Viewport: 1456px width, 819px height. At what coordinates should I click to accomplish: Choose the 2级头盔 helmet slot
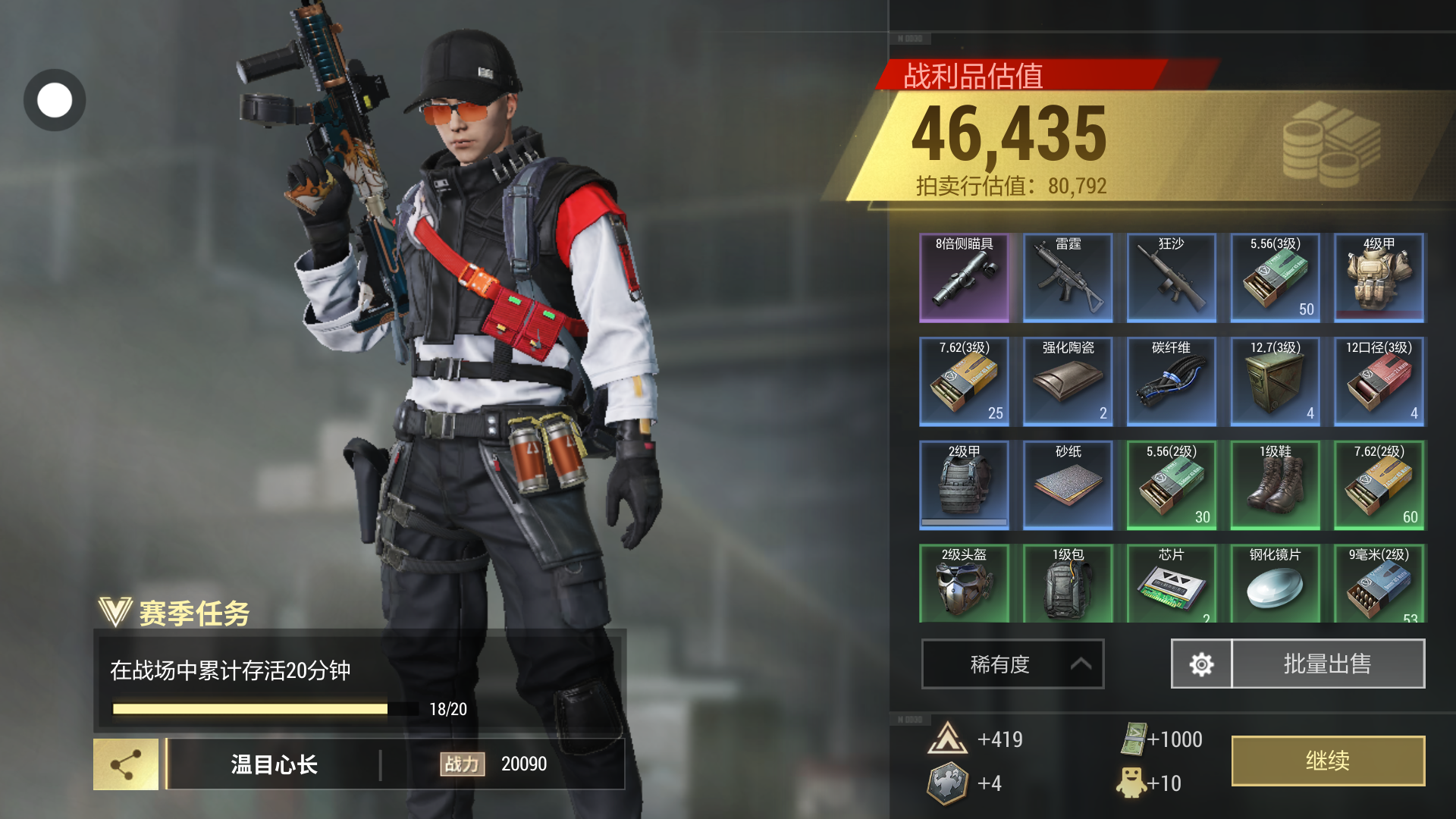(x=964, y=584)
